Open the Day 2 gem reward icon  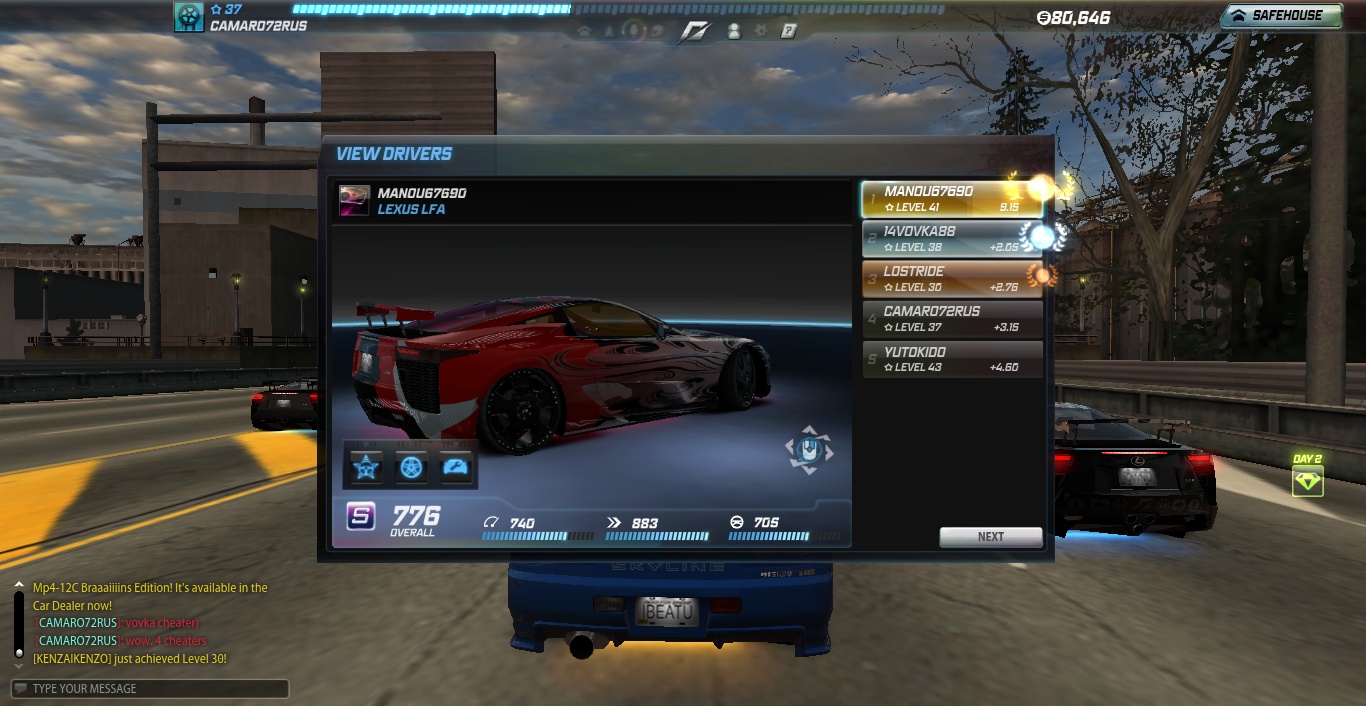tap(1307, 482)
